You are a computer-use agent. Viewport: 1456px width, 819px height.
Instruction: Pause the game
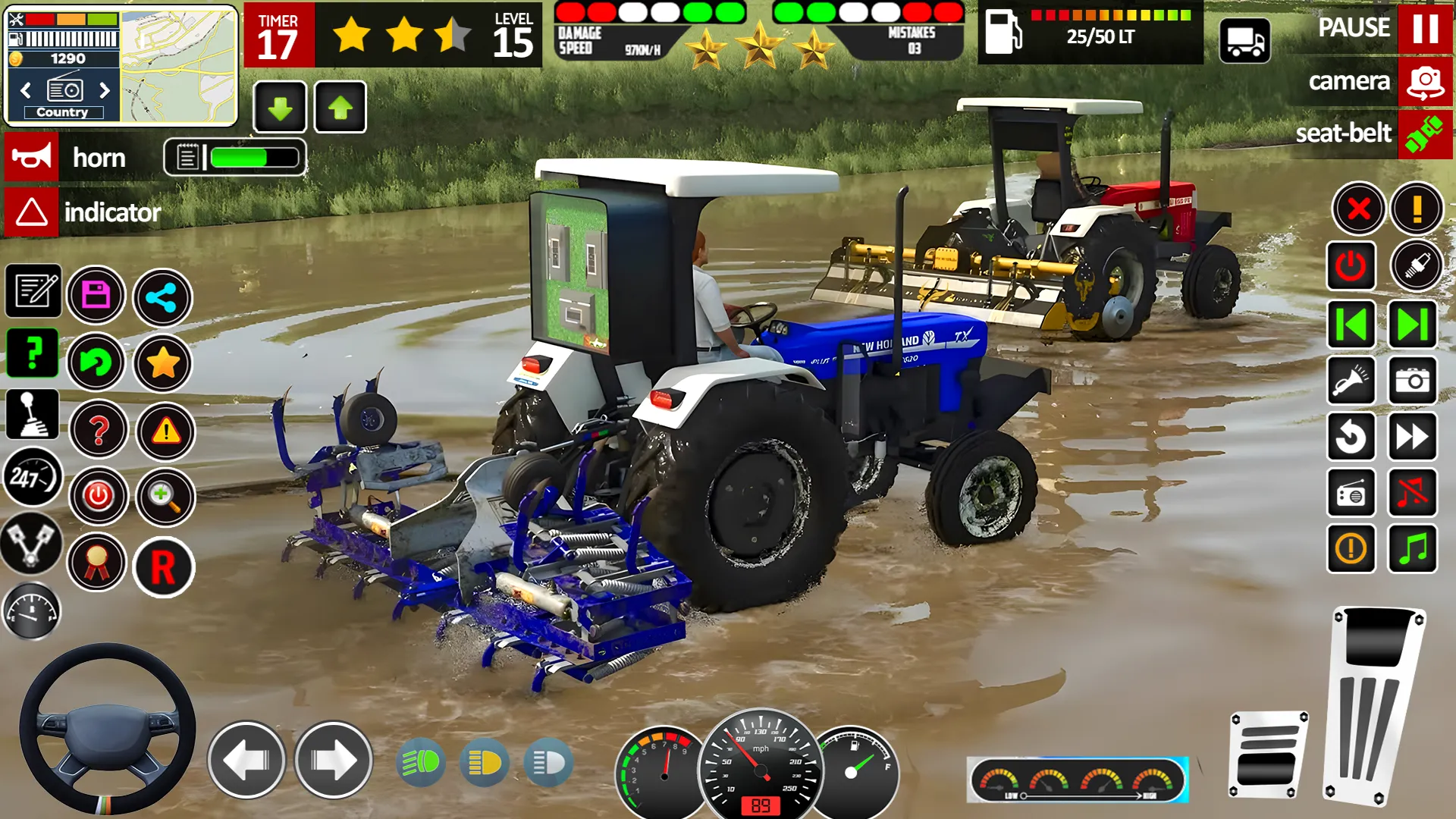[1424, 29]
